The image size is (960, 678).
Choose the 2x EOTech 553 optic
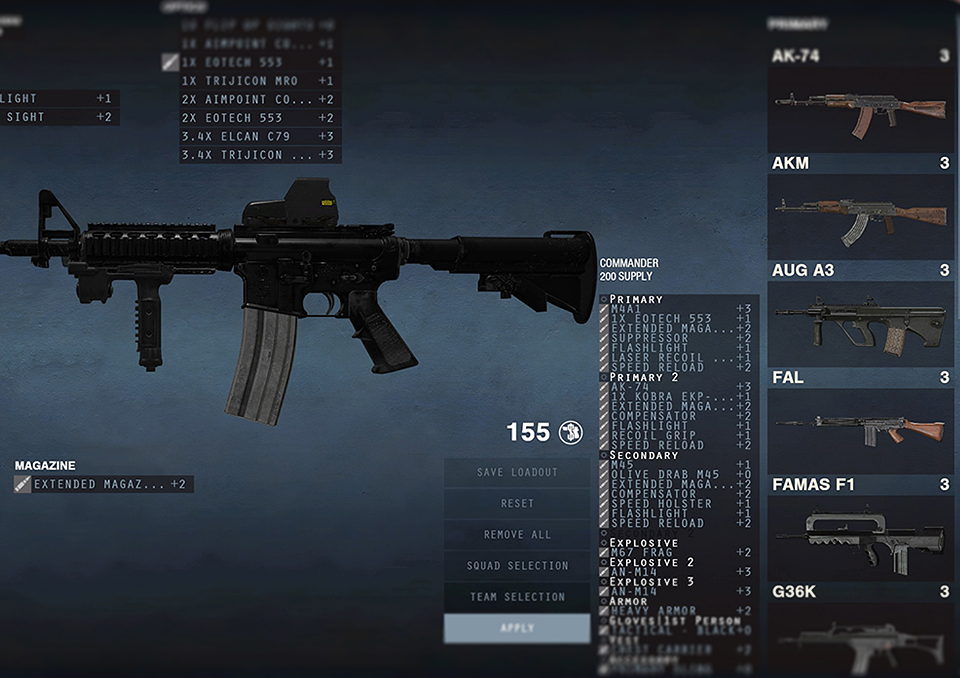click(x=260, y=118)
